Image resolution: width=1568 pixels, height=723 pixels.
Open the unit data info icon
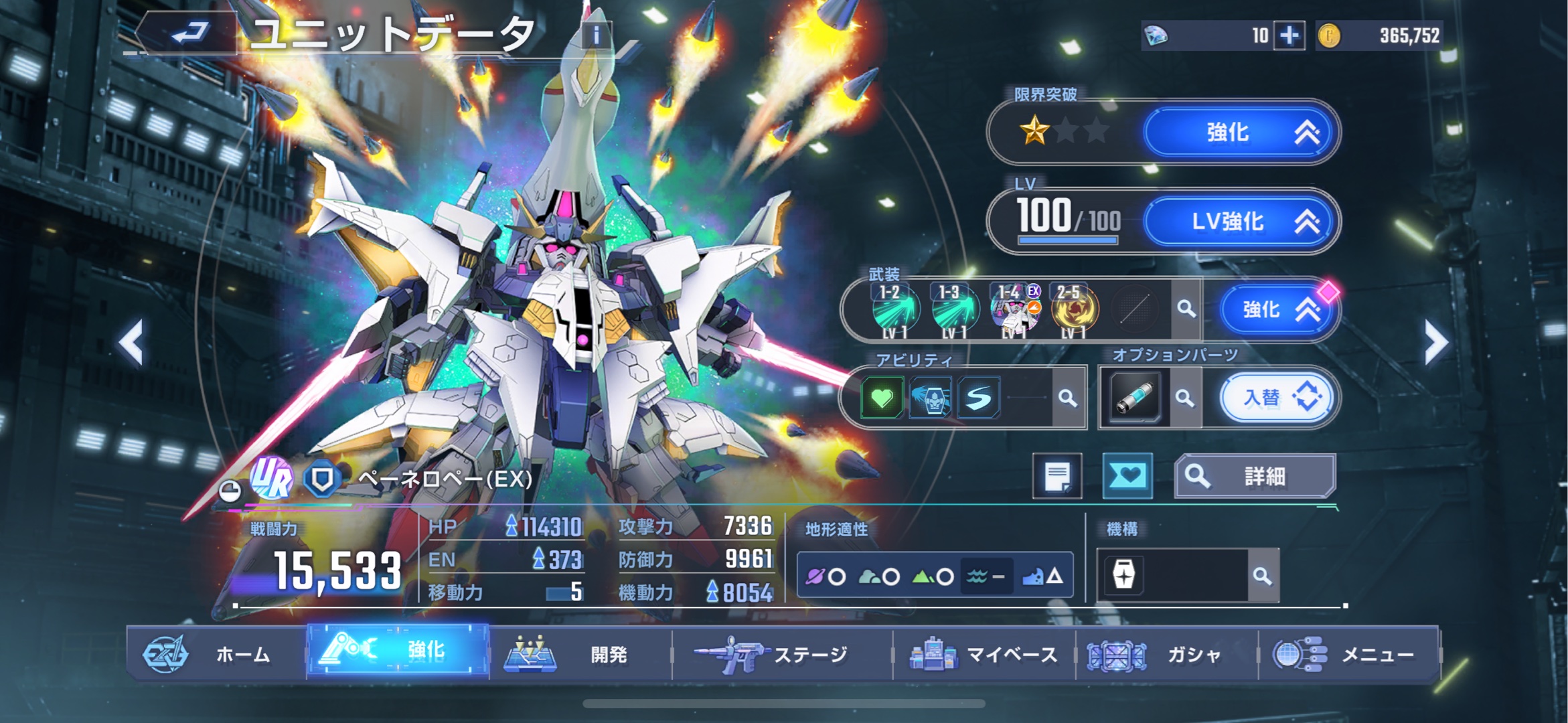click(596, 34)
